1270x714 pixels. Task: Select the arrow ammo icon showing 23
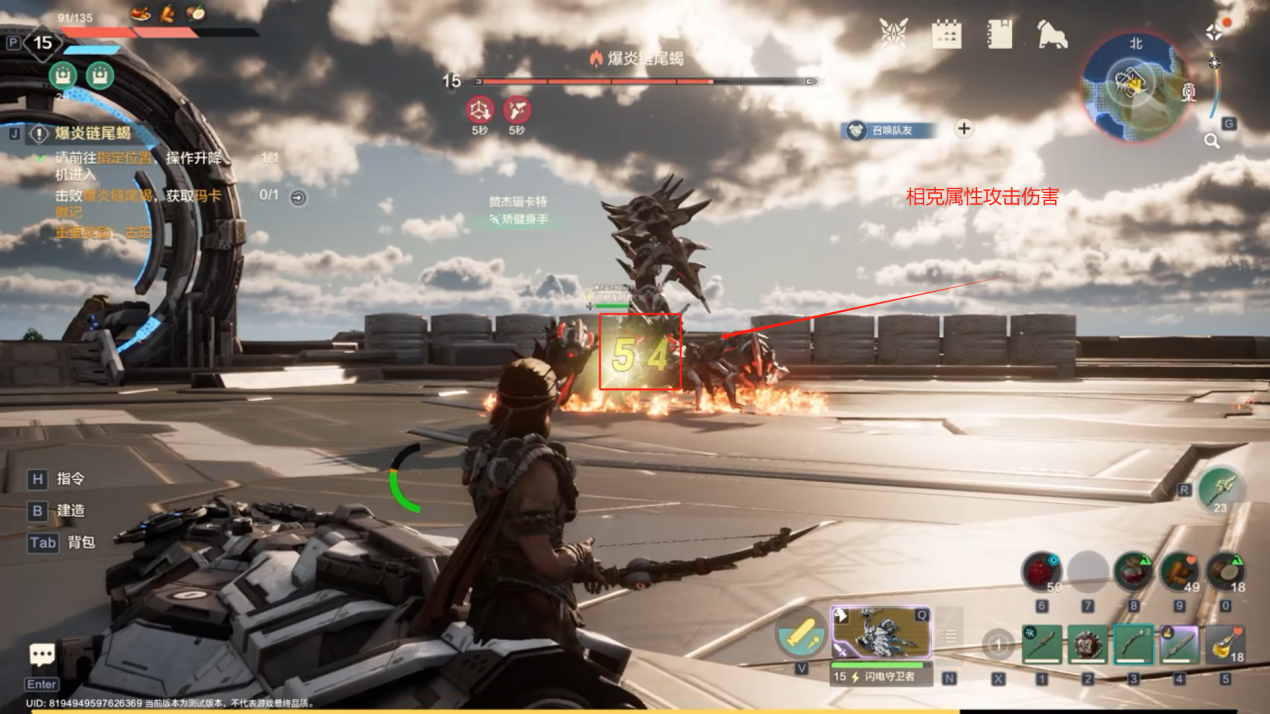point(1221,490)
